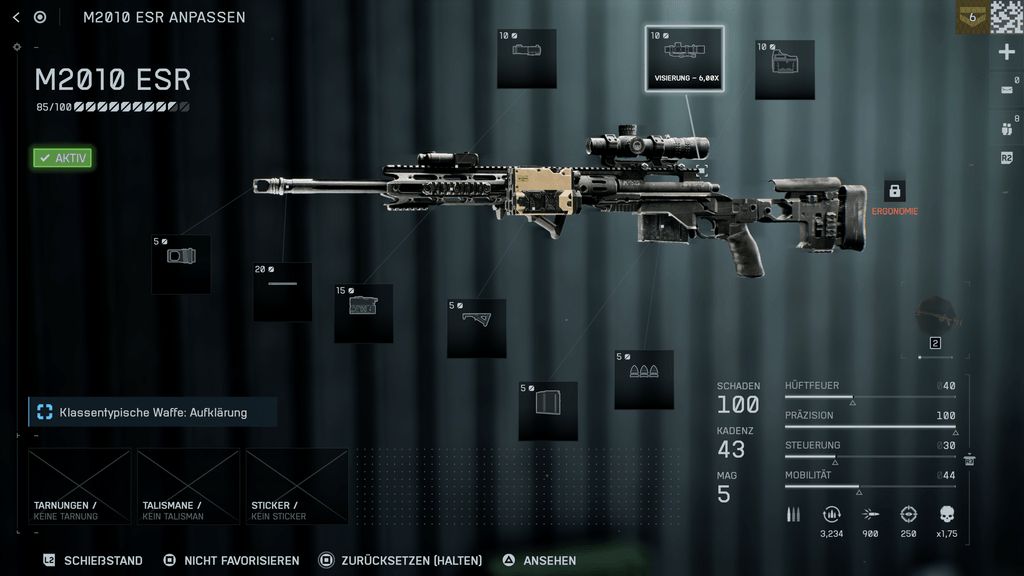Click the Klassentypische Waffe: Aufklärung banner

click(152, 412)
